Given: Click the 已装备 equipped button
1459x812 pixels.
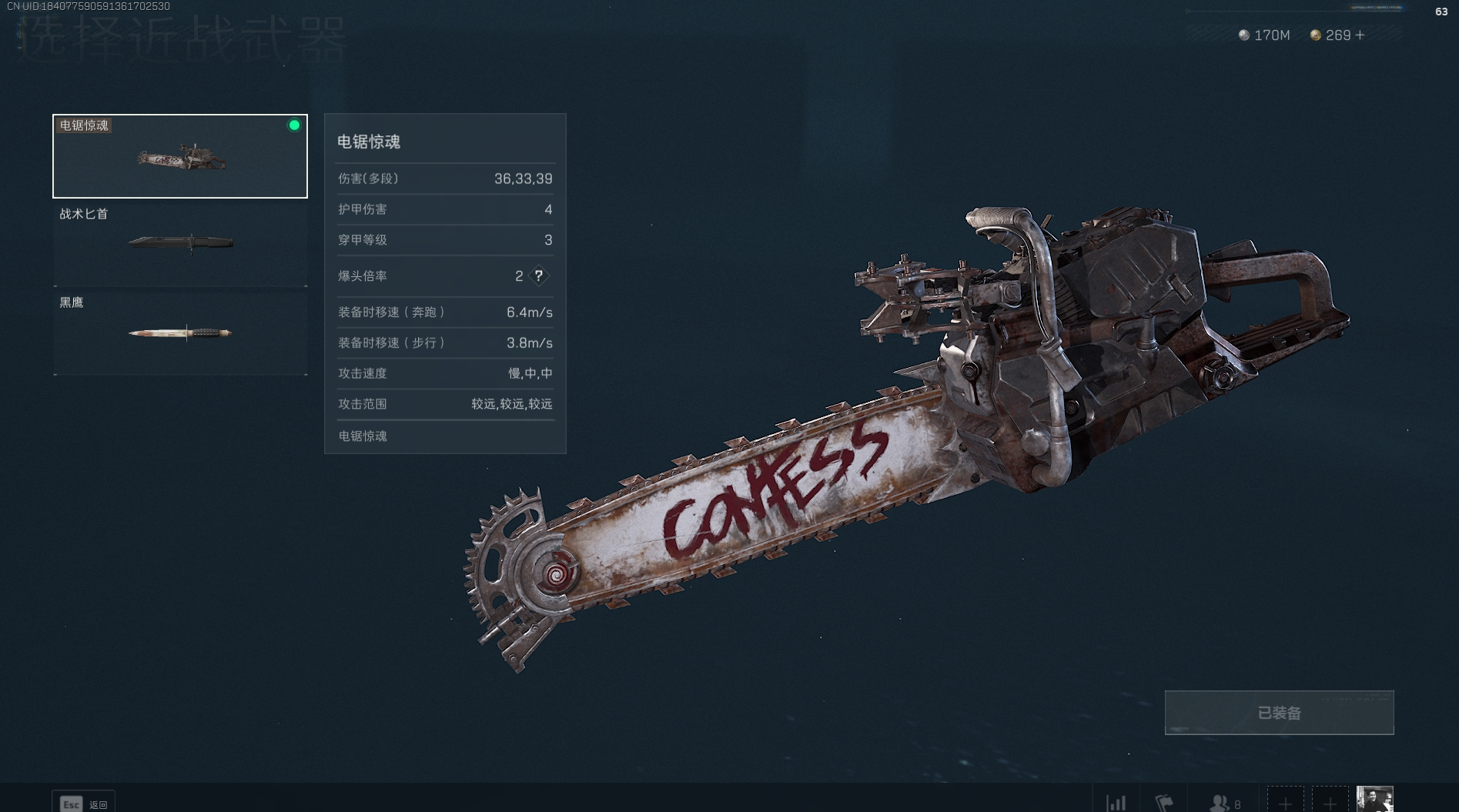Looking at the screenshot, I should pyautogui.click(x=1279, y=713).
